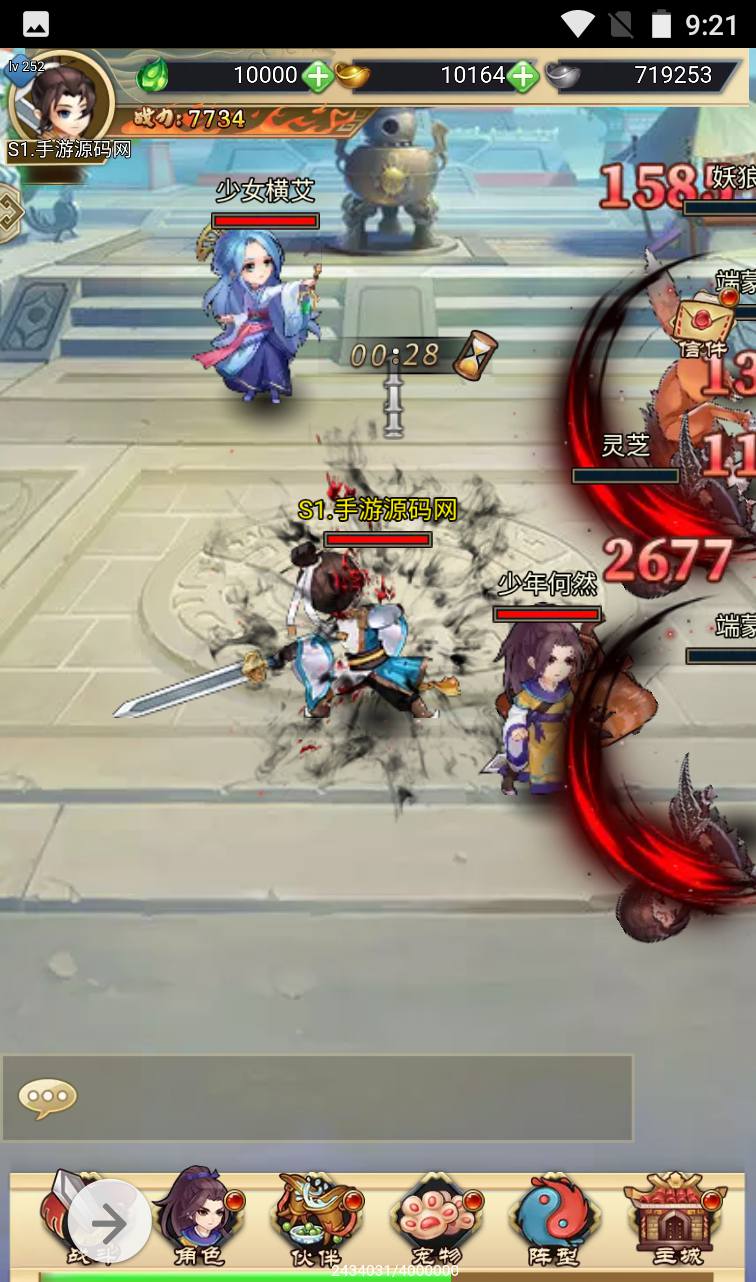Go to the 主城 main city
Image resolution: width=756 pixels, height=1282 pixels.
(676, 1218)
